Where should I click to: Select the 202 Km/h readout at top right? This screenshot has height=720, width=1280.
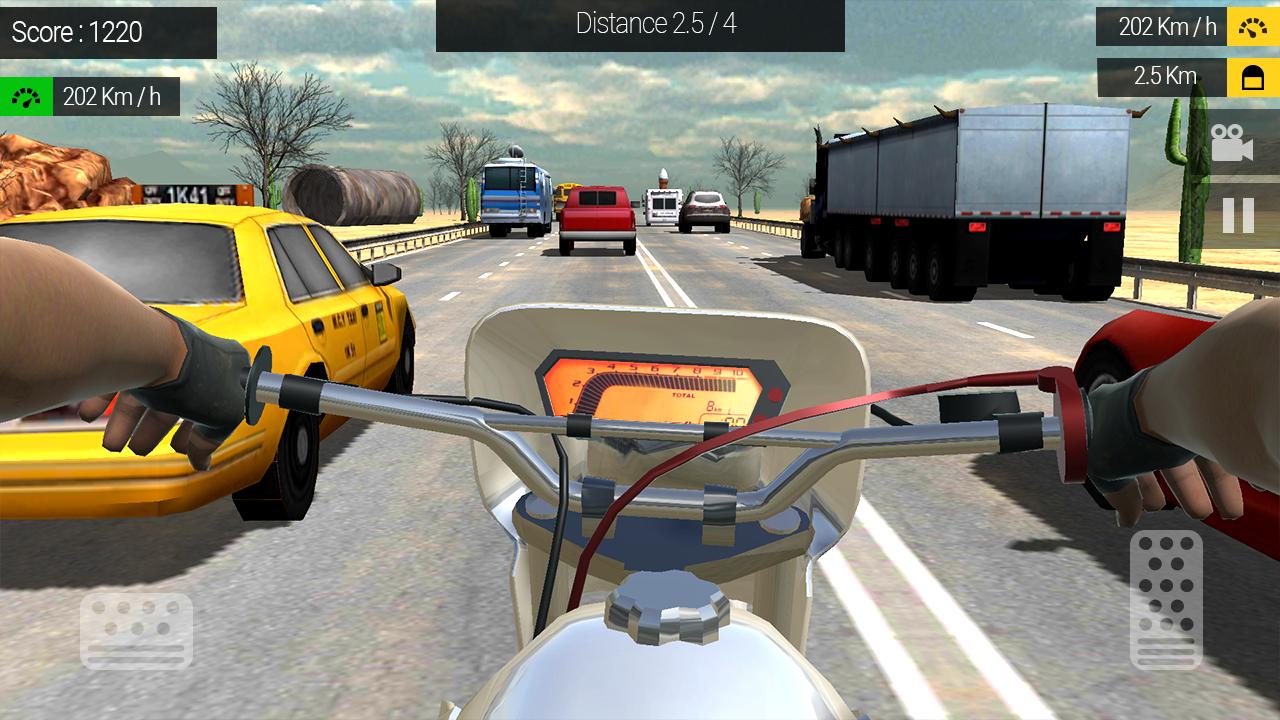pyautogui.click(x=1160, y=26)
